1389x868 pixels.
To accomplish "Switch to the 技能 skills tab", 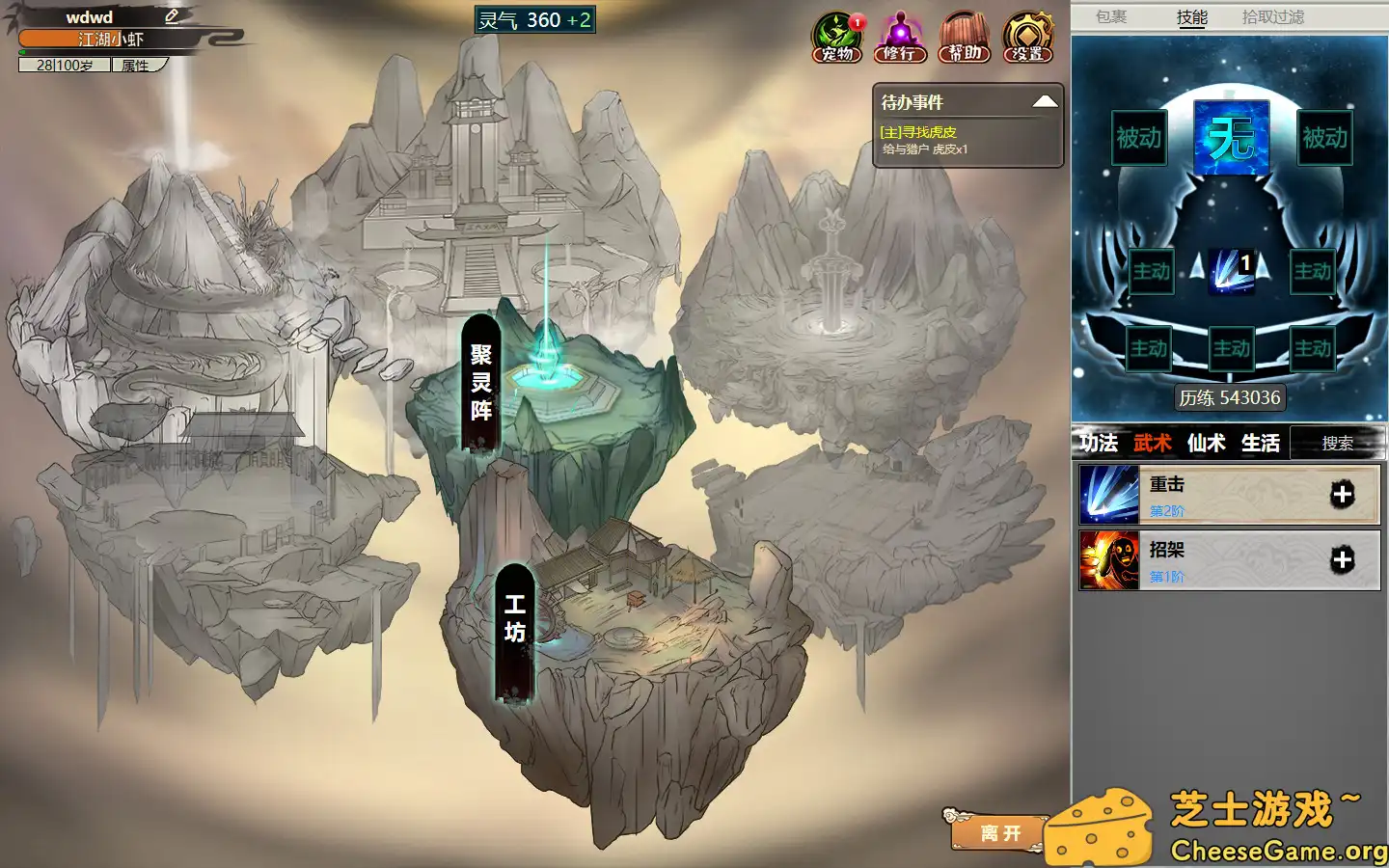I will tap(1191, 16).
